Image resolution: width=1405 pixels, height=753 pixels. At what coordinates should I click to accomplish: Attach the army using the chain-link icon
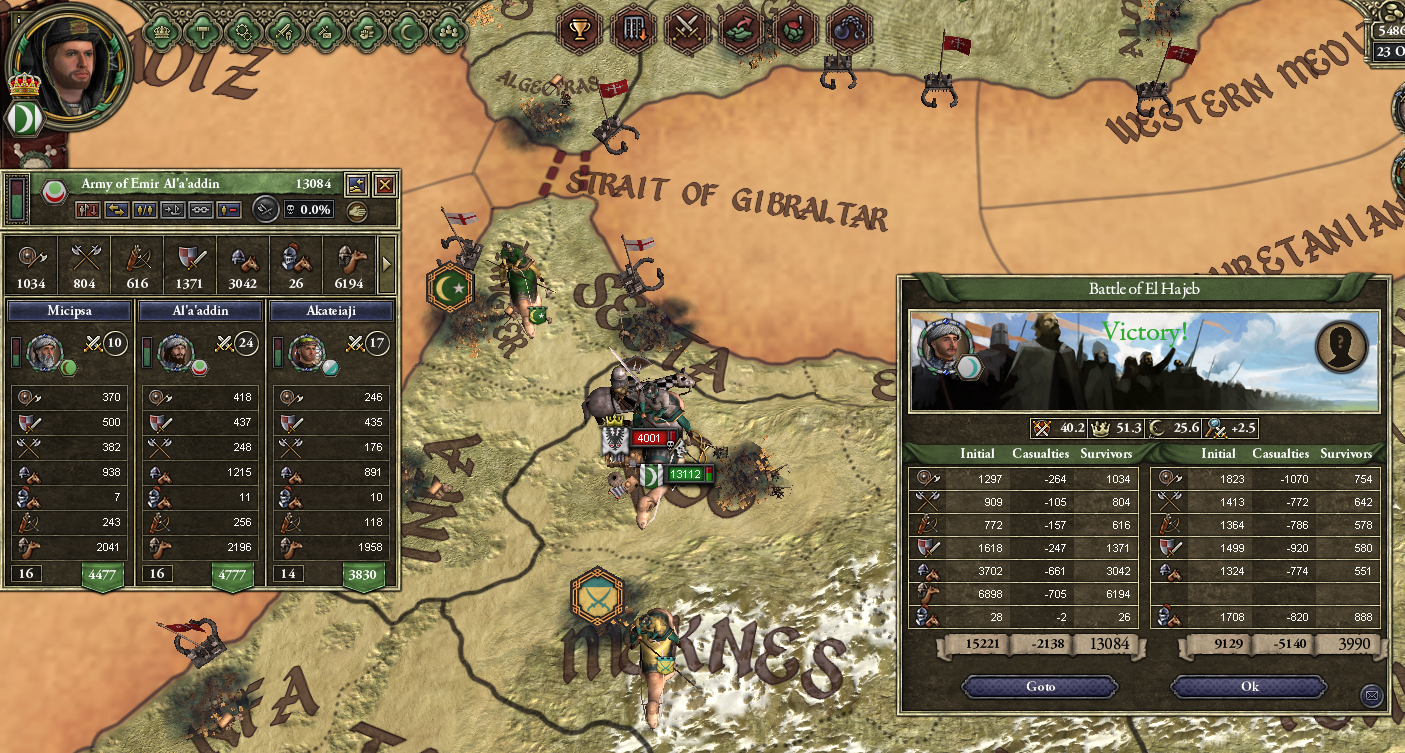200,210
